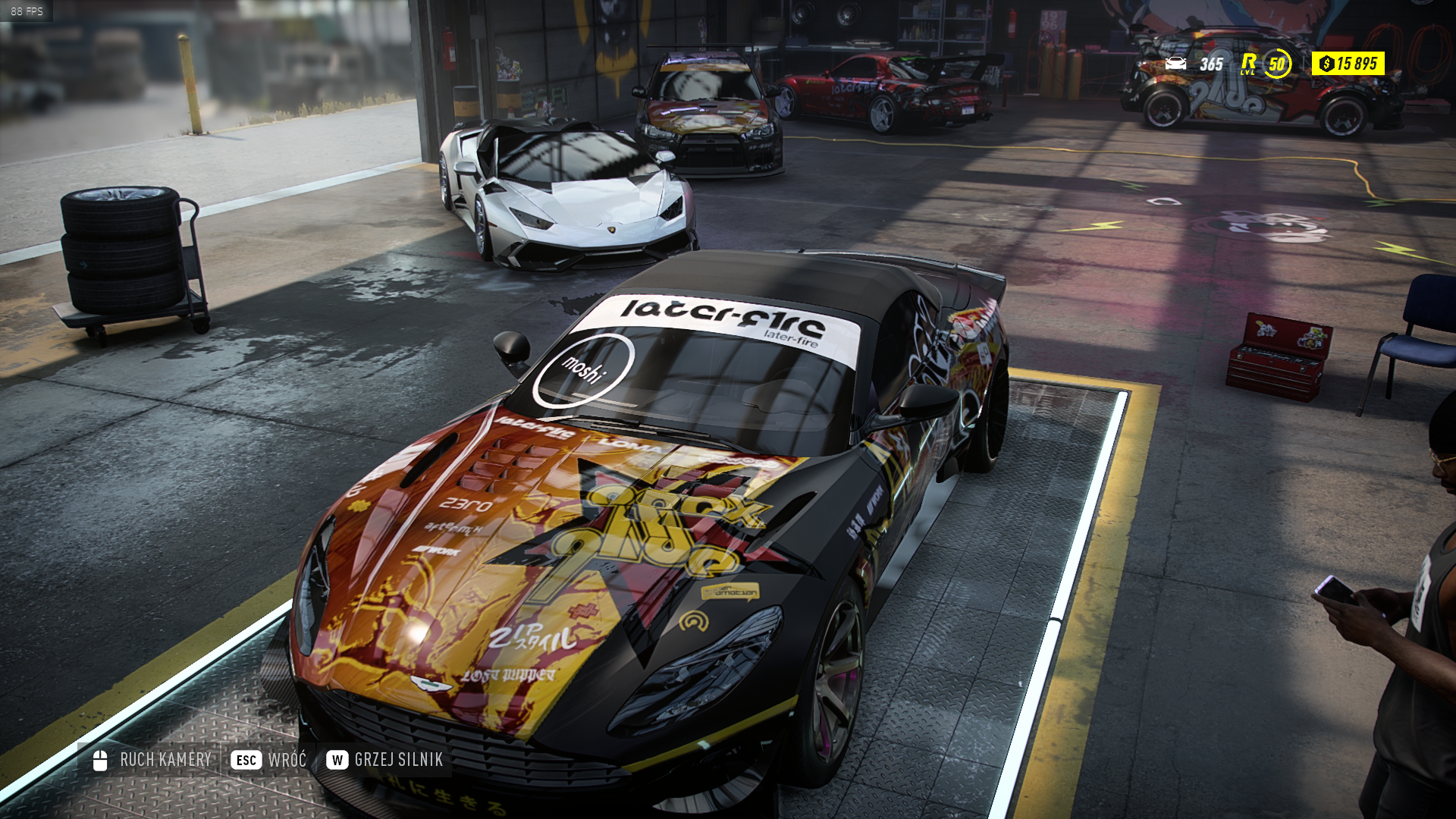Select the GRZEJ SILNIK engine rev option
Screen dimensions: 1456x819
(x=384, y=760)
